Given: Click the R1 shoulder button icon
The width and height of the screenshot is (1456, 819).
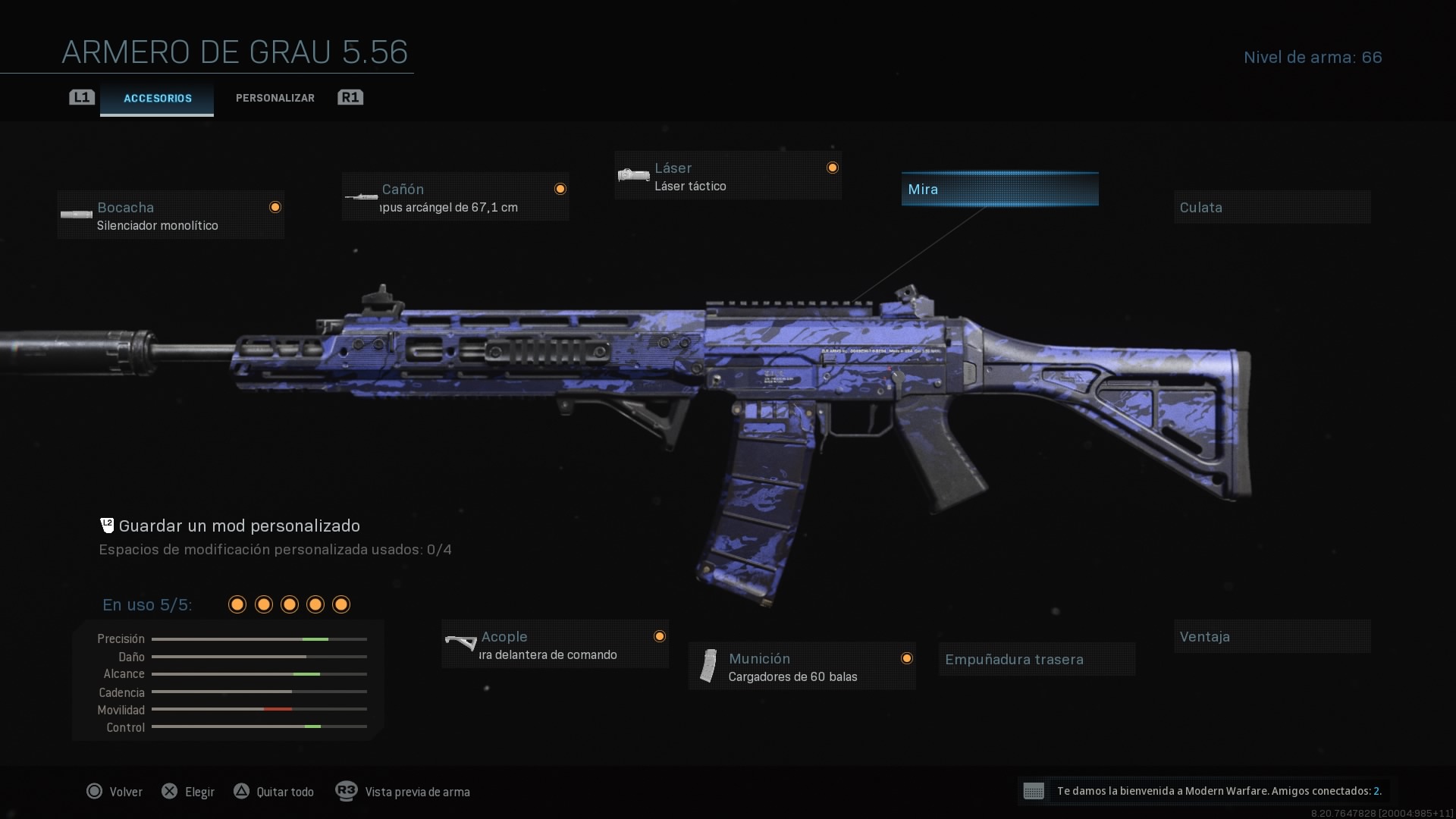Looking at the screenshot, I should tap(350, 97).
